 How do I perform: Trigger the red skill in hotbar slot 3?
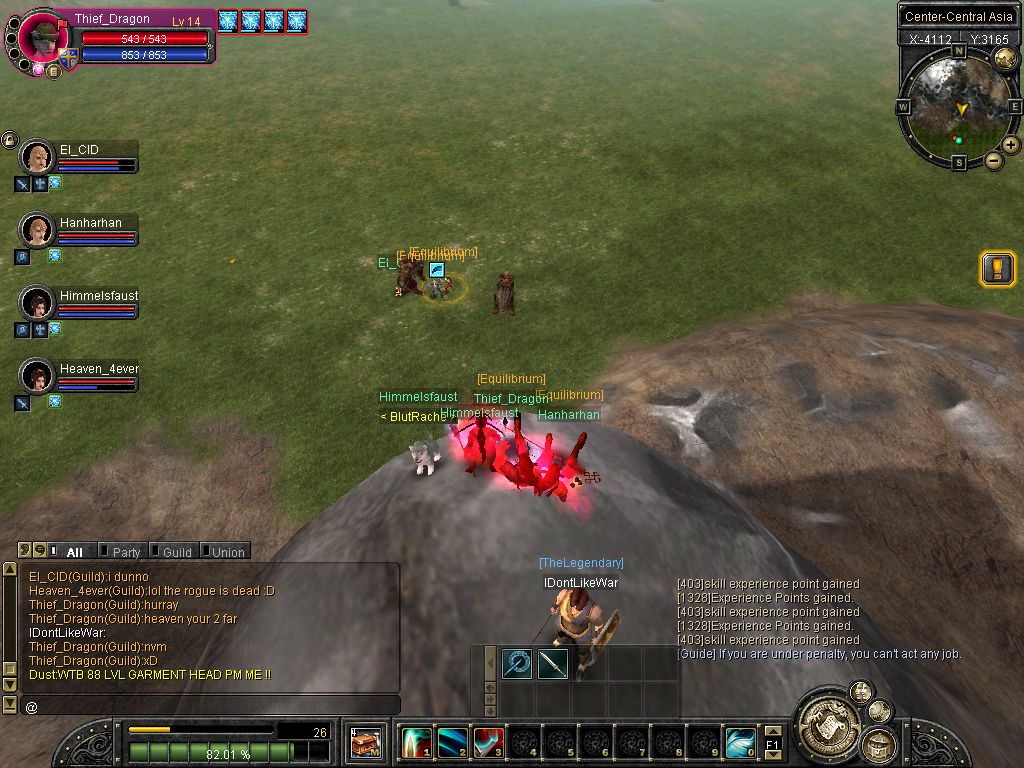click(488, 743)
